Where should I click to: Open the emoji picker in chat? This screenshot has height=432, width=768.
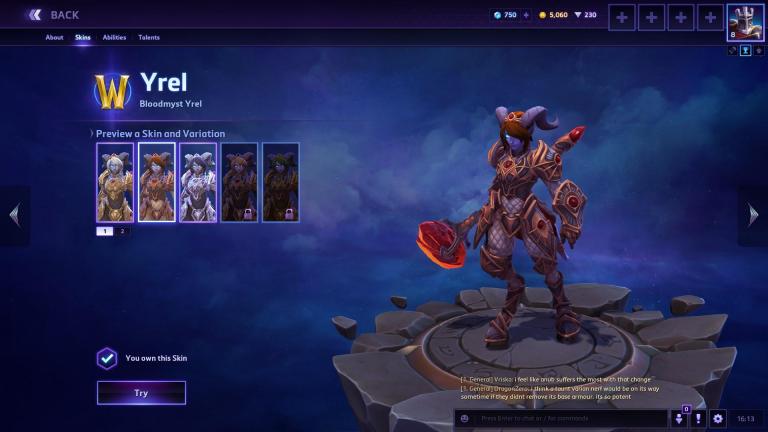click(465, 419)
